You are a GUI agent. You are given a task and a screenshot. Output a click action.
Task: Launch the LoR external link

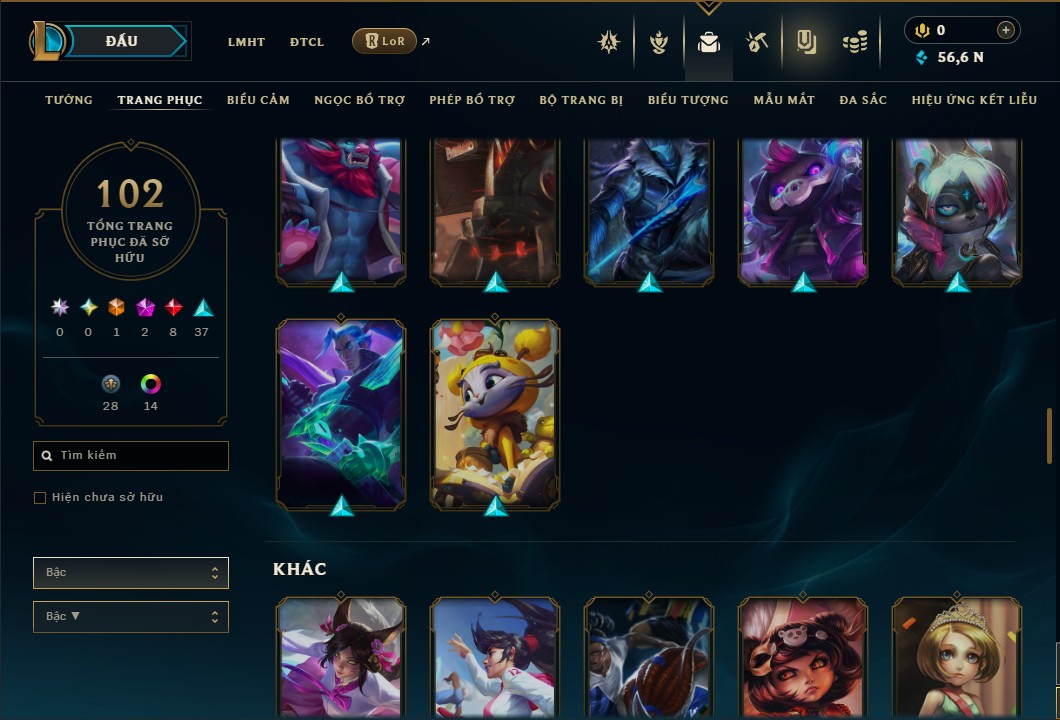tap(385, 41)
